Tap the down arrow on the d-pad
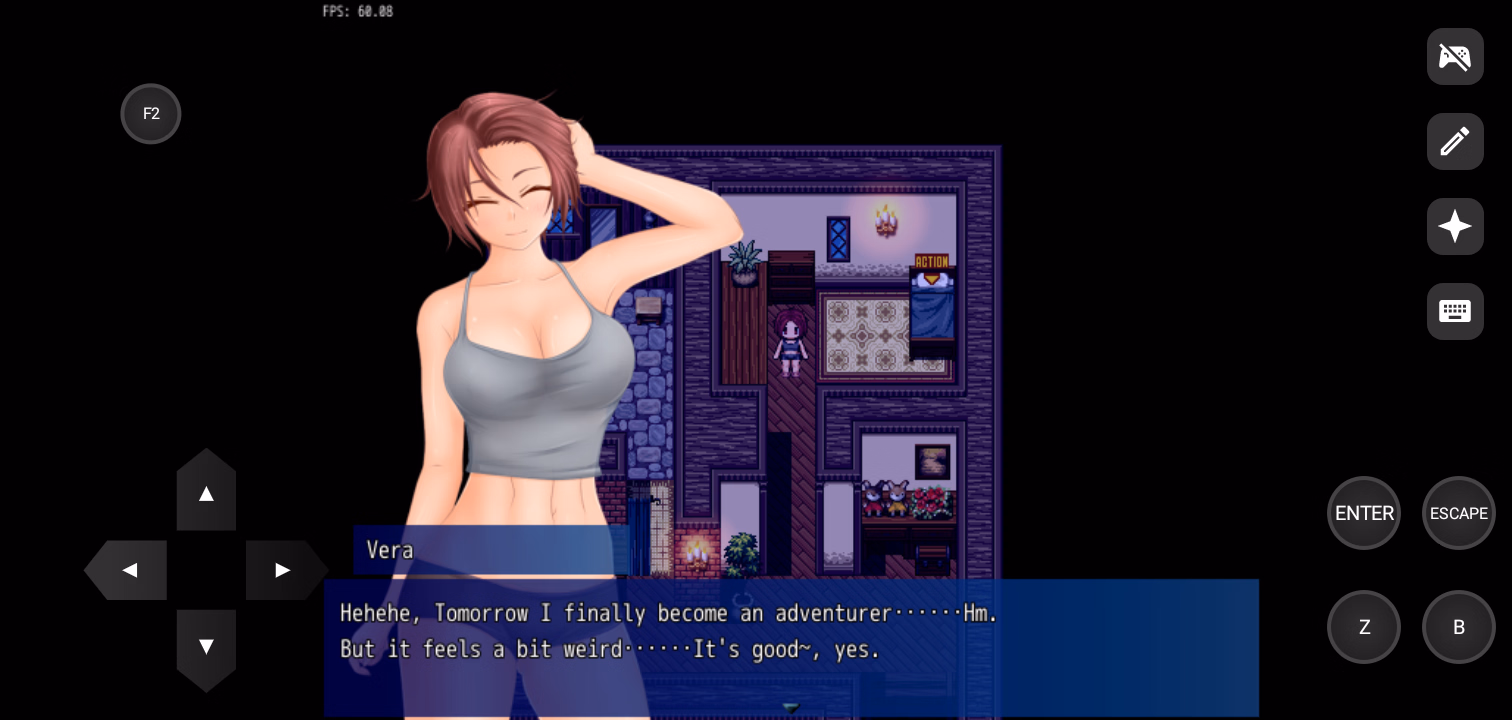1512x720 pixels. (x=206, y=647)
